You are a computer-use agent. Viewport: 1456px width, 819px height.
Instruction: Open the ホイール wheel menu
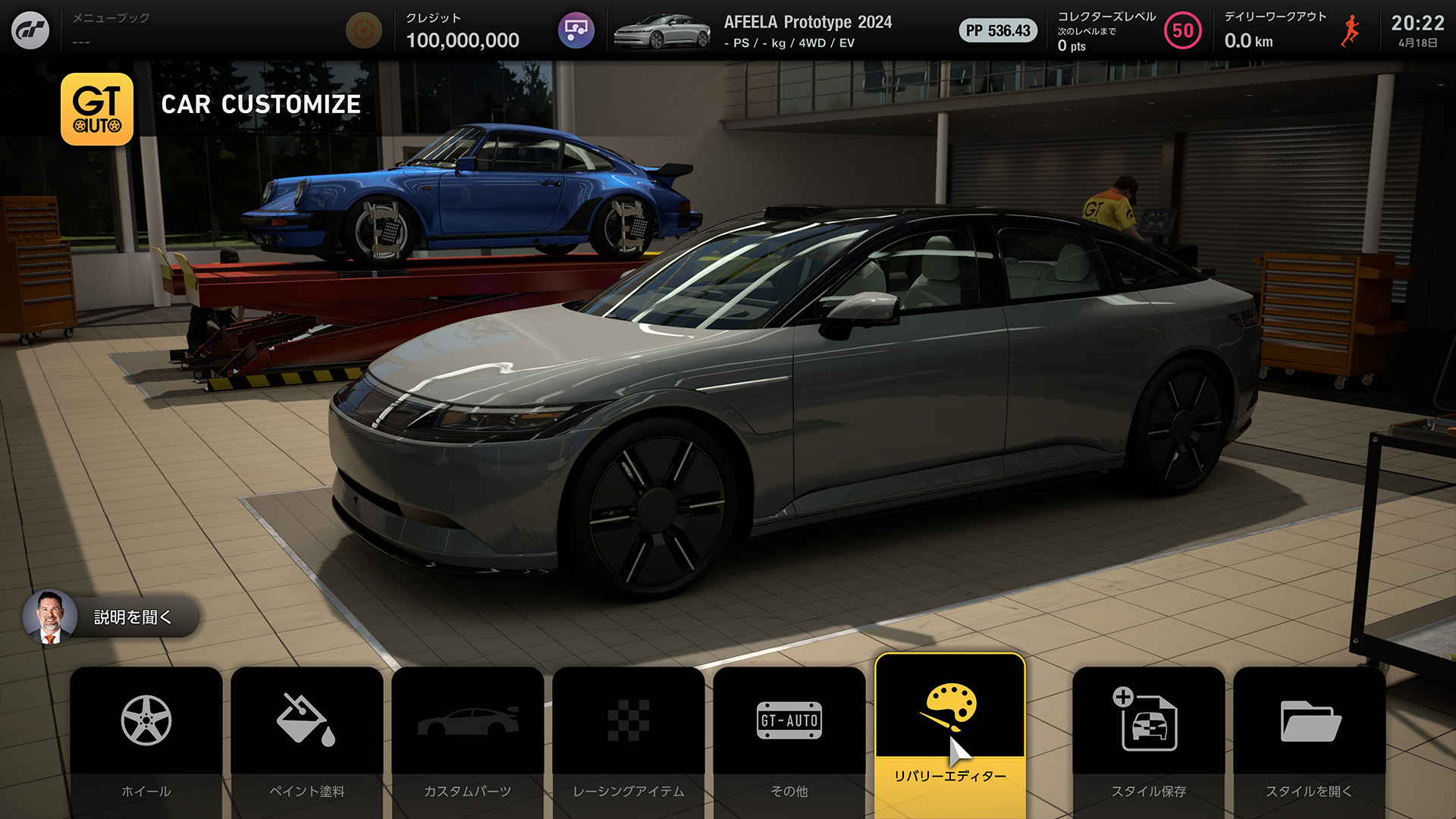(x=146, y=739)
